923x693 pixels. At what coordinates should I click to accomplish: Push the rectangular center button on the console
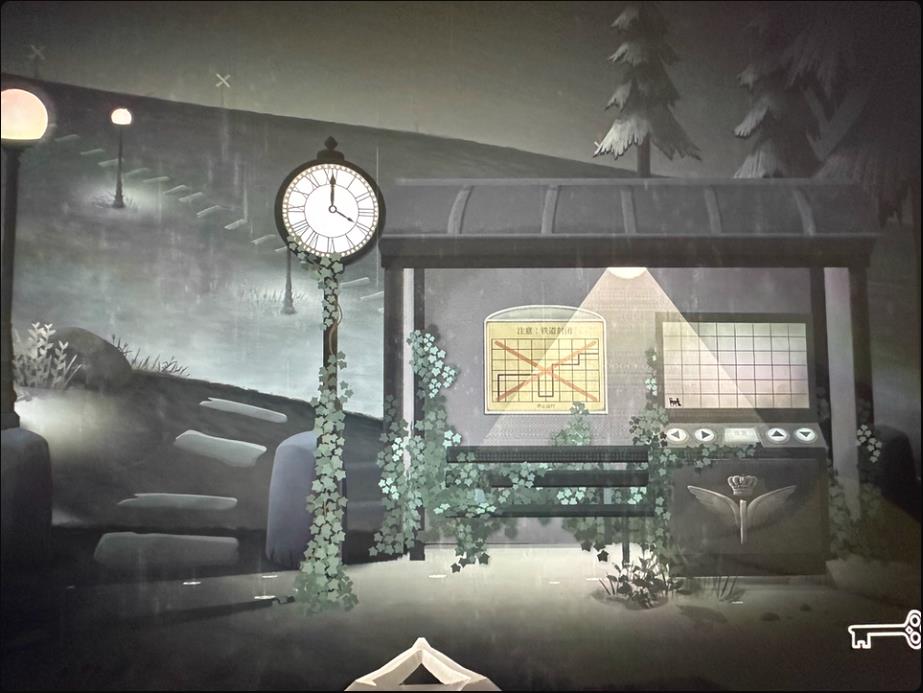click(x=741, y=435)
